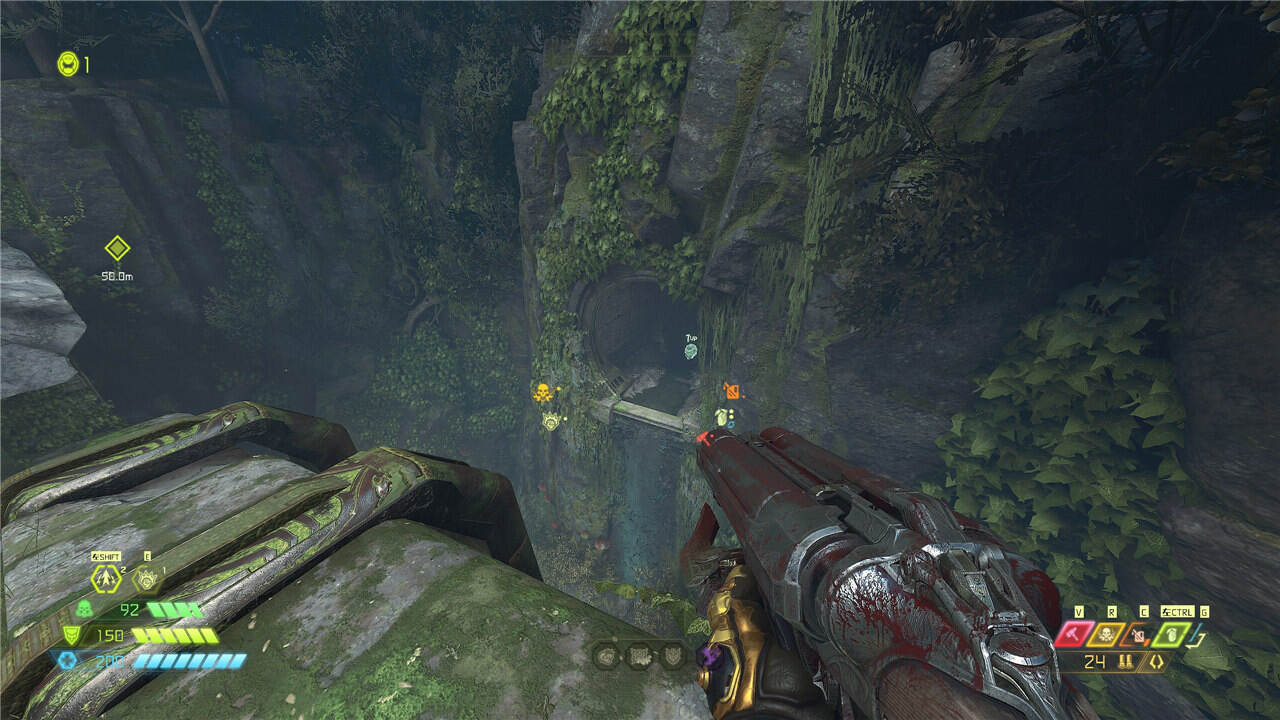1280x720 pixels.
Task: Click the weapon mod icon beside the ammo count
Action: 1155,661
